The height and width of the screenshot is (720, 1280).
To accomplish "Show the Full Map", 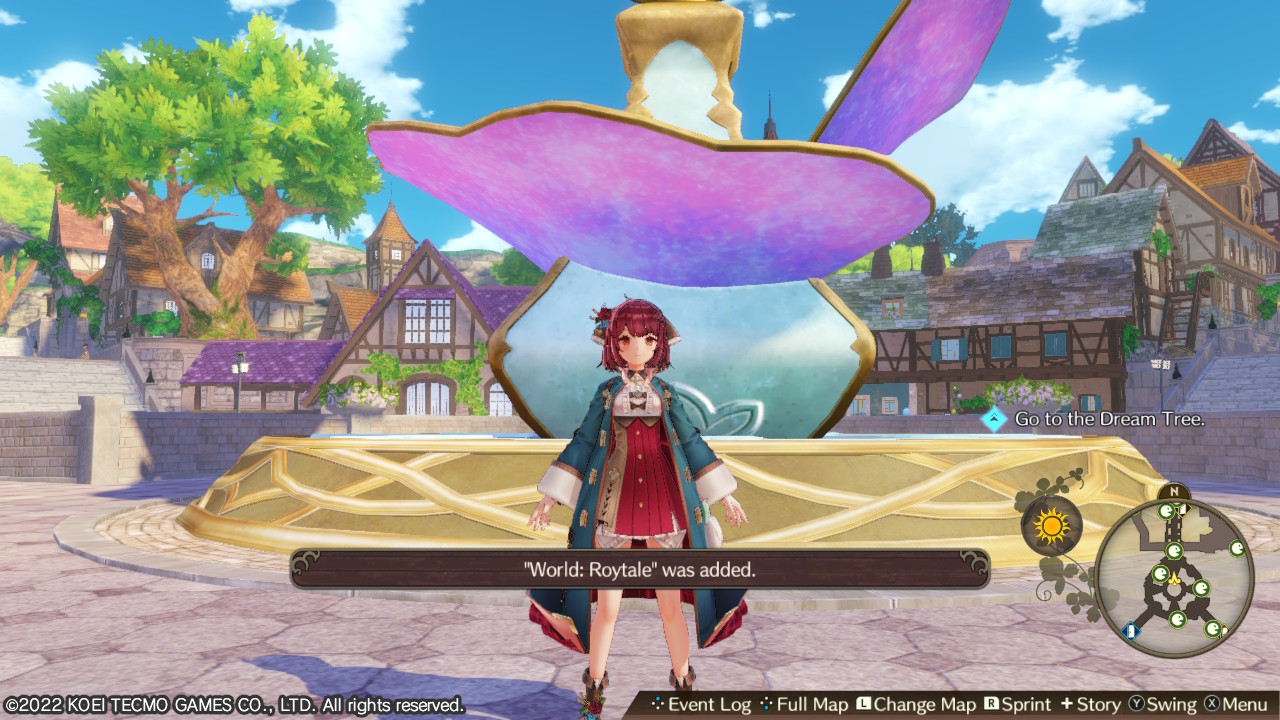I will pyautogui.click(x=804, y=705).
